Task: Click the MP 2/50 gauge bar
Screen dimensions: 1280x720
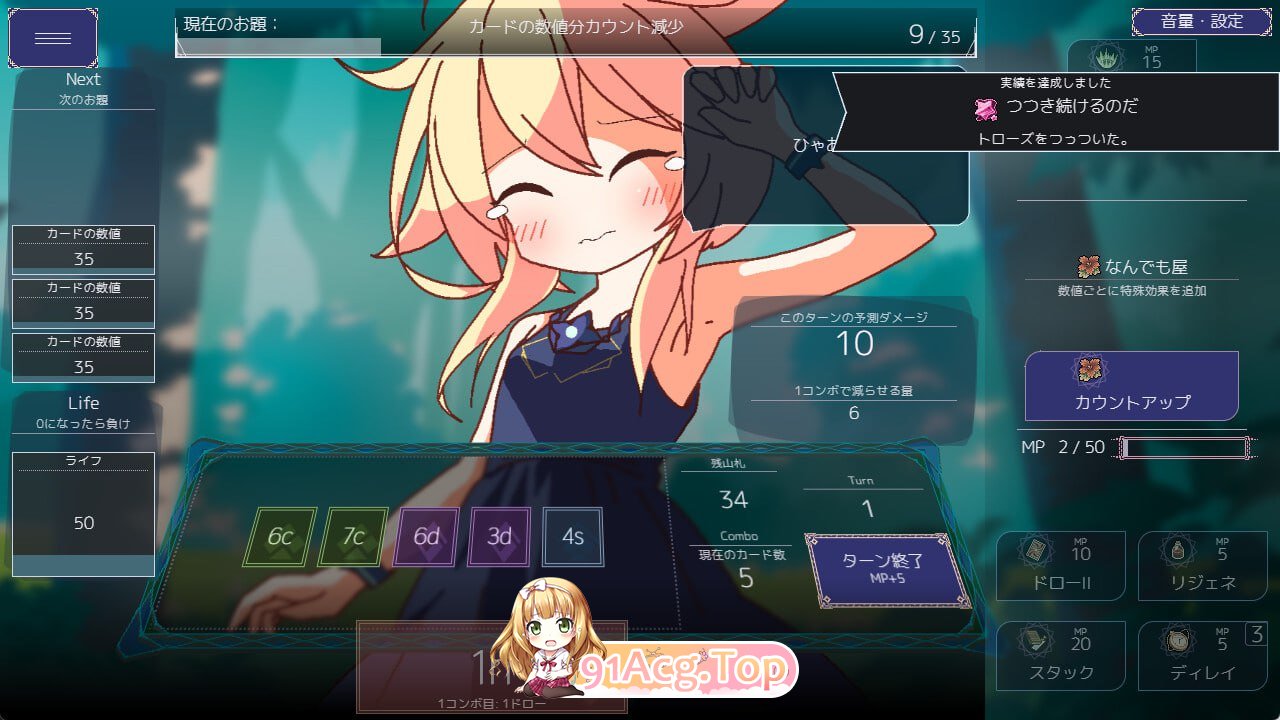Action: [x=1185, y=447]
